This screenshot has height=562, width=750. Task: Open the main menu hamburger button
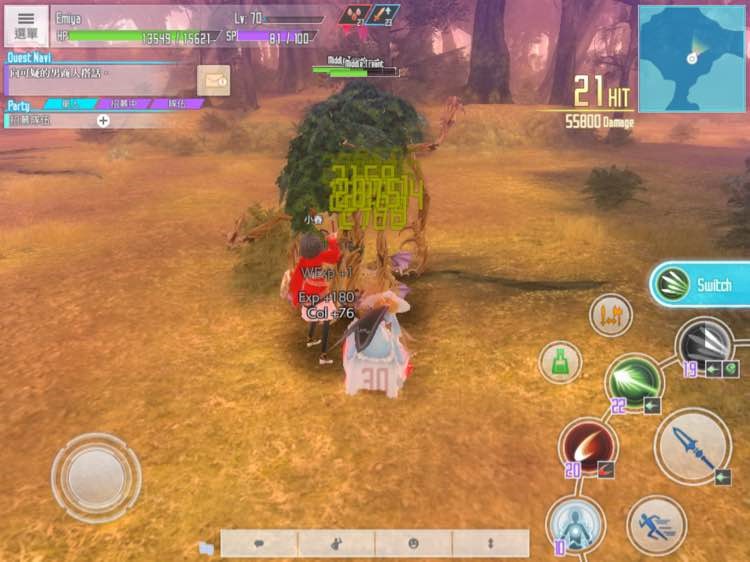coord(26,25)
